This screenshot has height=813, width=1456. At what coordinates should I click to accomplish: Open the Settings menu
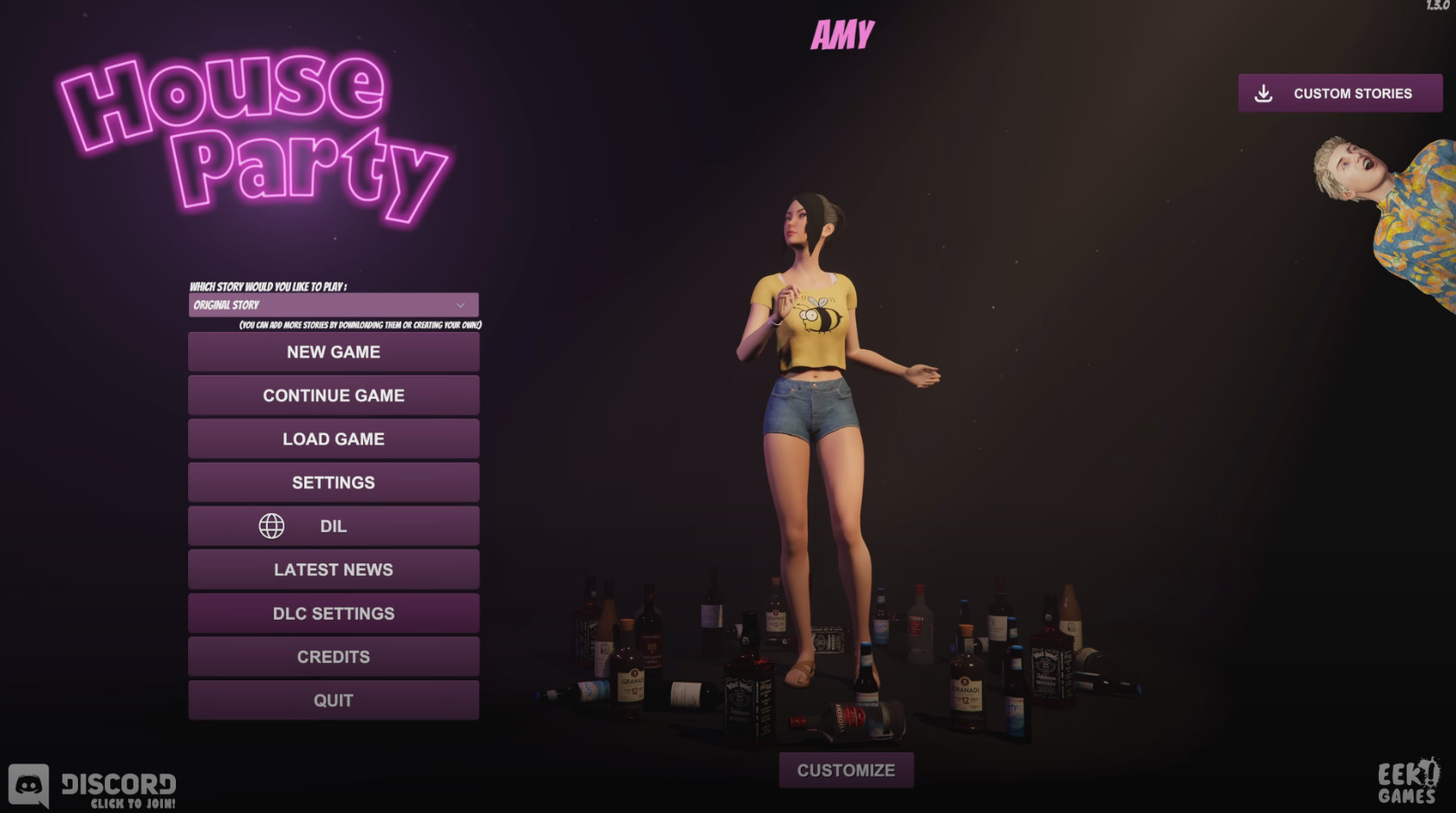[334, 483]
